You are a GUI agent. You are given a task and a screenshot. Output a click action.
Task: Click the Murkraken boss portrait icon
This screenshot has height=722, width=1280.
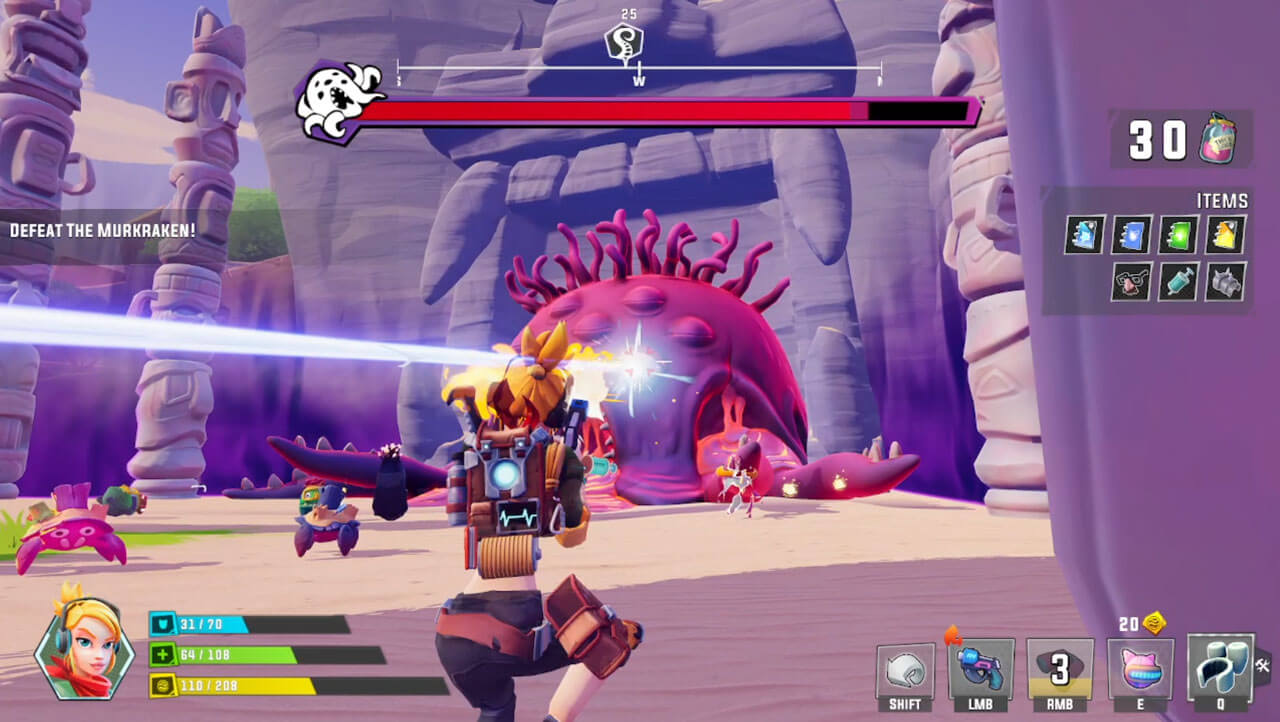(335, 102)
